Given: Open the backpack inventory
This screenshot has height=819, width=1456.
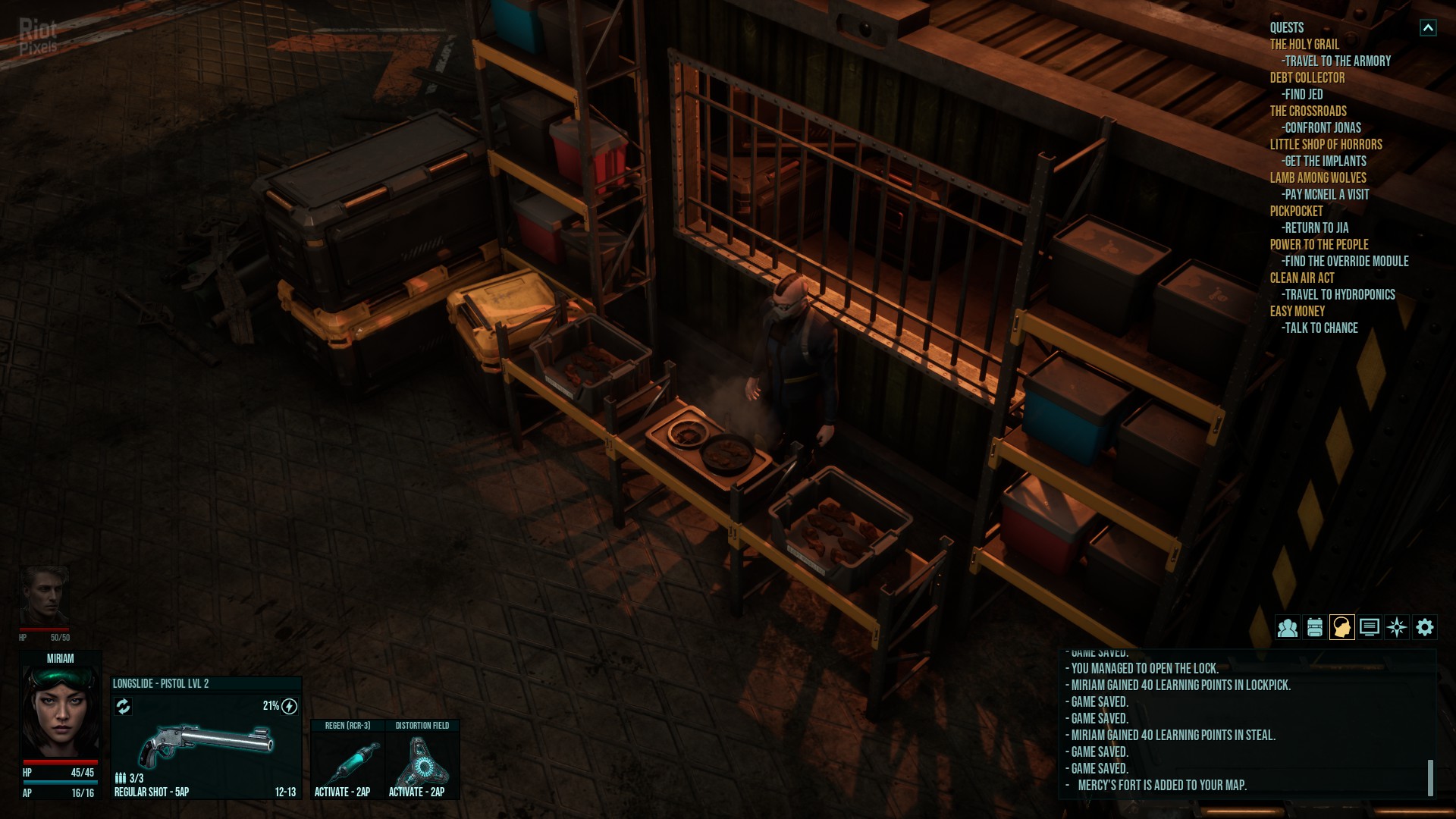Looking at the screenshot, I should tap(1315, 628).
